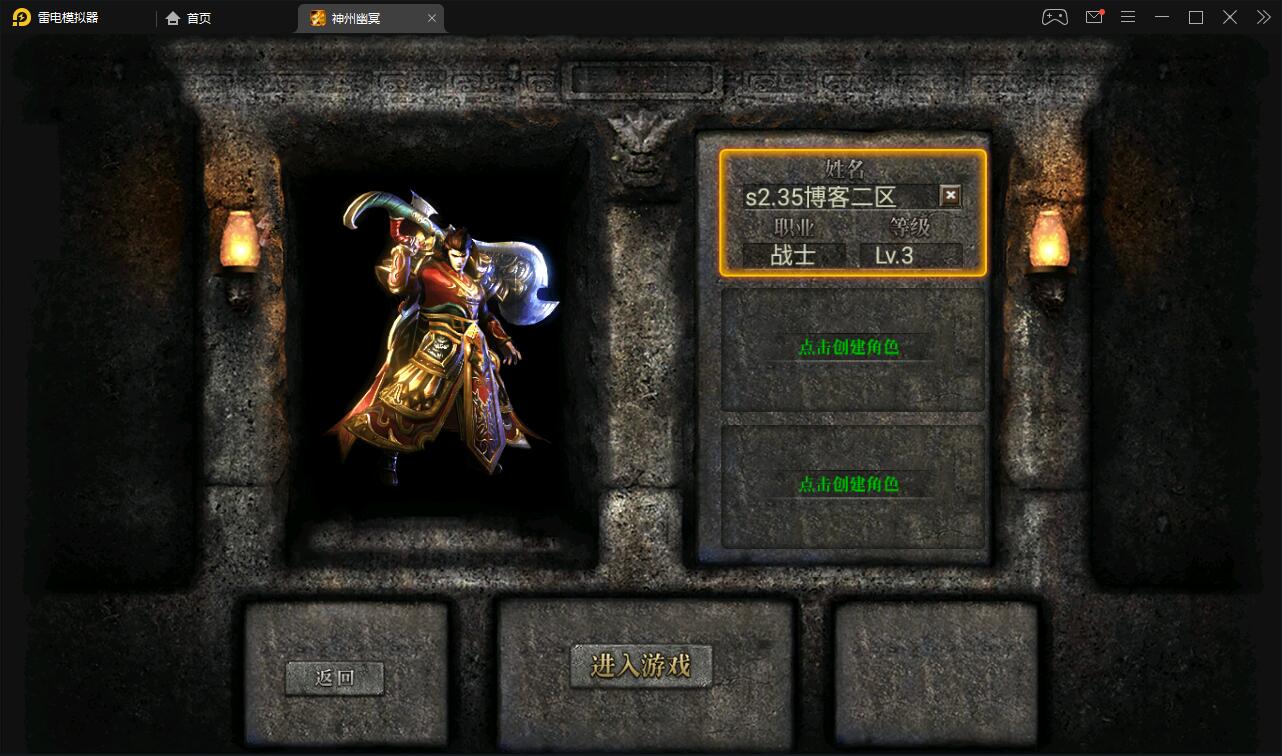The width and height of the screenshot is (1282, 756).
Task: Open the hamburger menu icon
Action: [x=1128, y=17]
